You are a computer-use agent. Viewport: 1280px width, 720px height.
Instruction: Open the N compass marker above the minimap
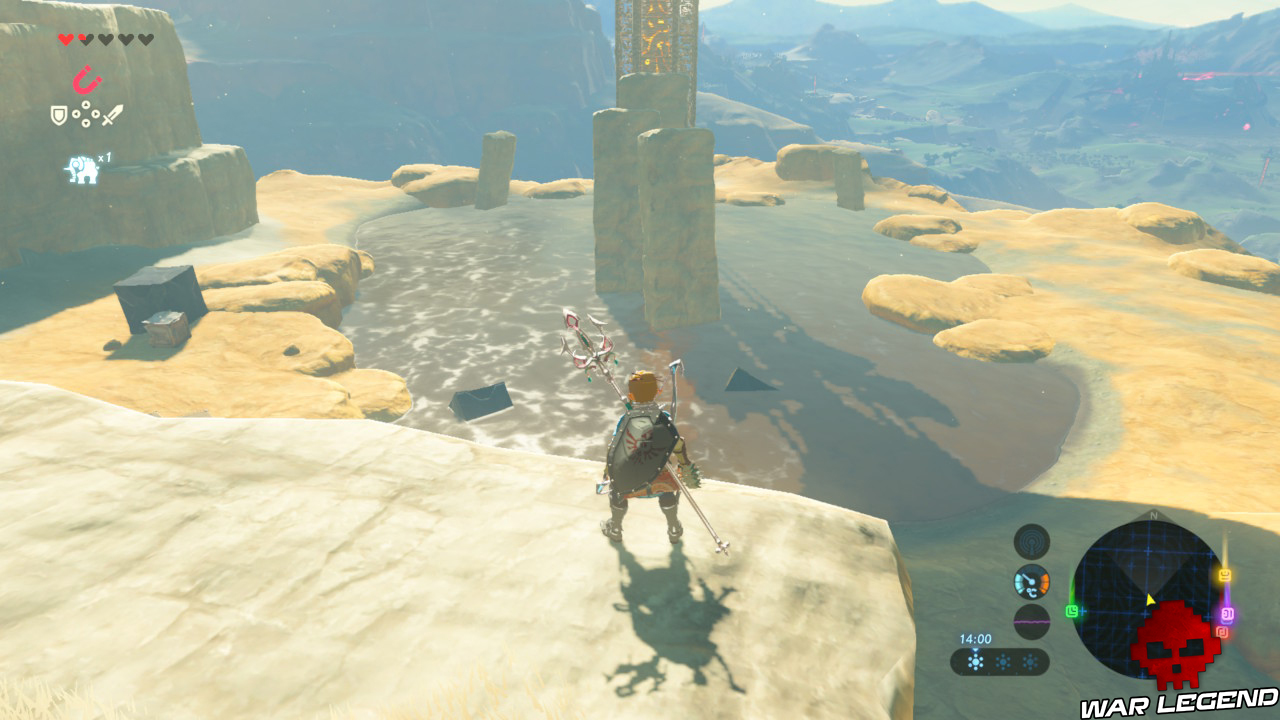[1154, 514]
